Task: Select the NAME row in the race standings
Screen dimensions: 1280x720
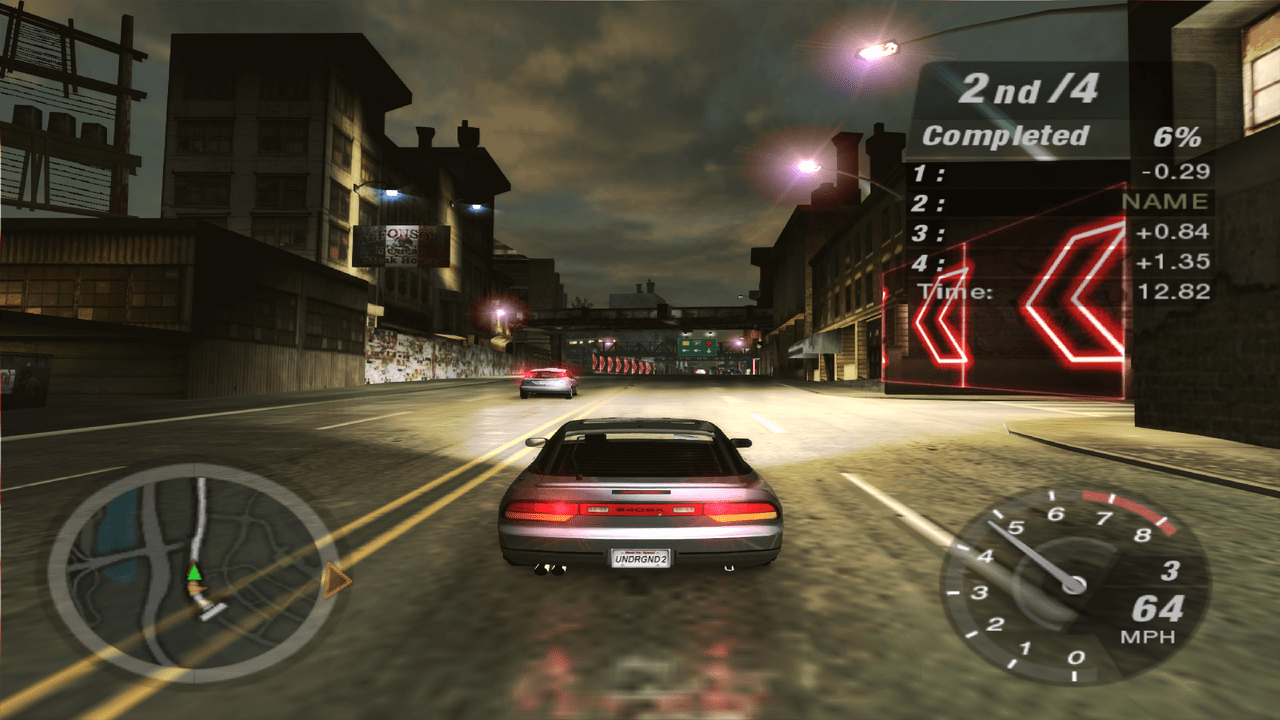Action: point(1060,202)
